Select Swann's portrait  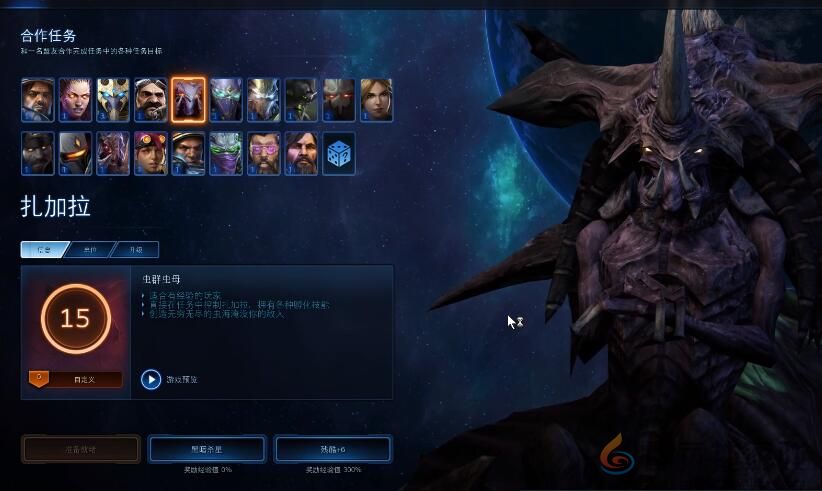click(151, 100)
